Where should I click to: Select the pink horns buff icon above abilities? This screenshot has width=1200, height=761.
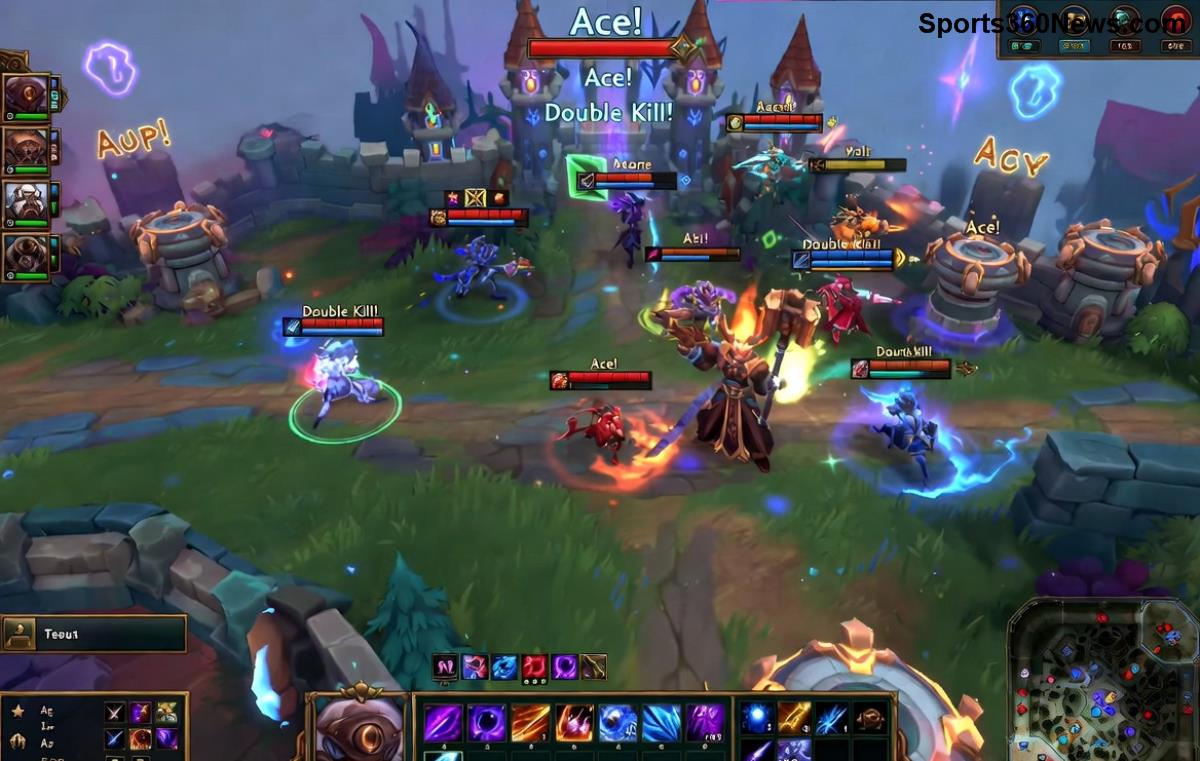pos(444,667)
